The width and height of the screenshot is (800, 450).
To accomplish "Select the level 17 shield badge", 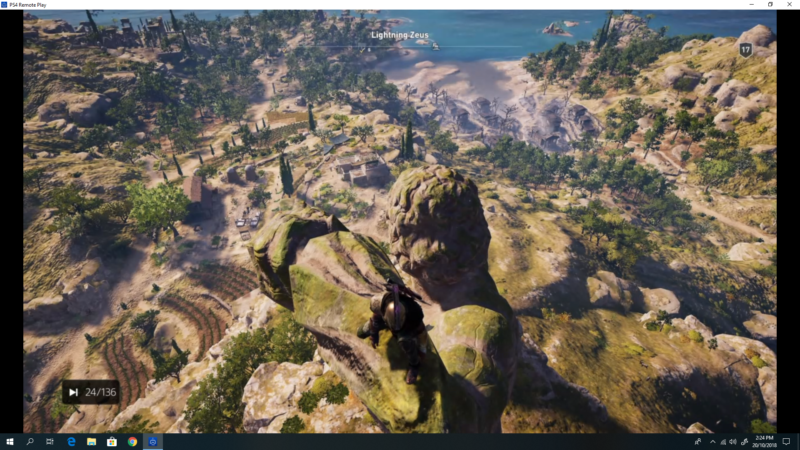I will pyautogui.click(x=745, y=49).
